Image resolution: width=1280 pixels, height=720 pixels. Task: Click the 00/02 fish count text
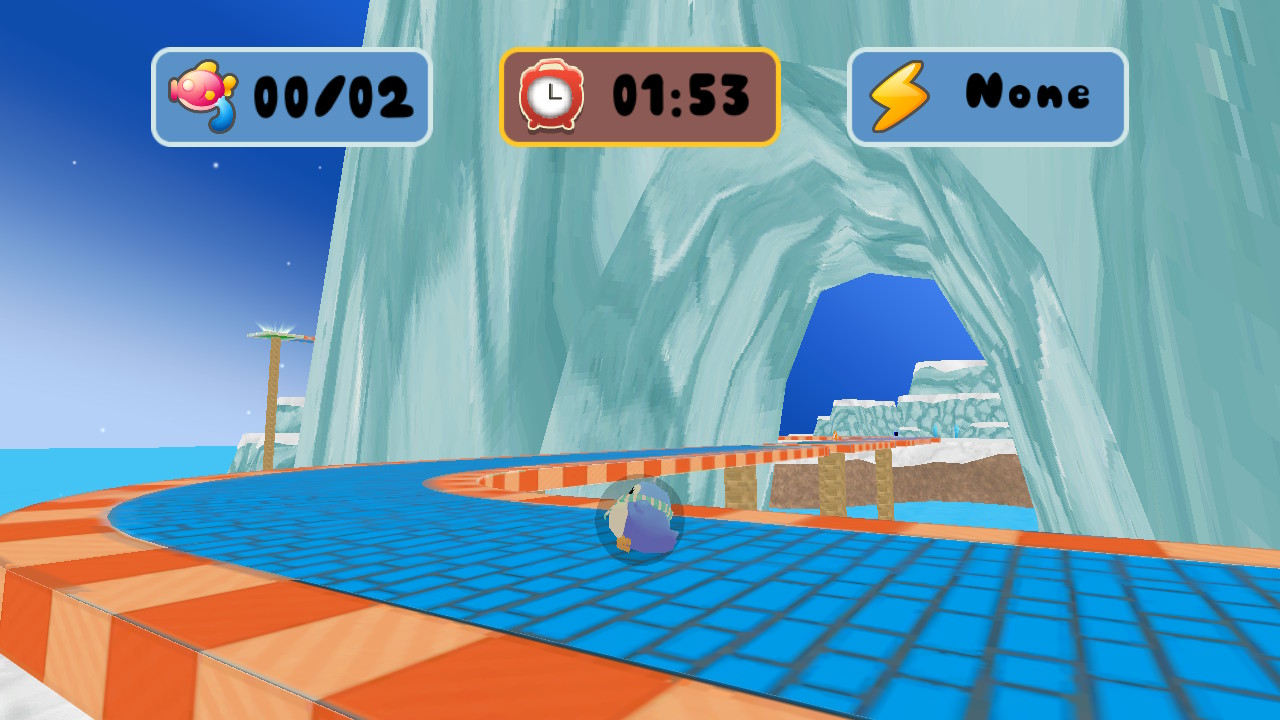[333, 94]
